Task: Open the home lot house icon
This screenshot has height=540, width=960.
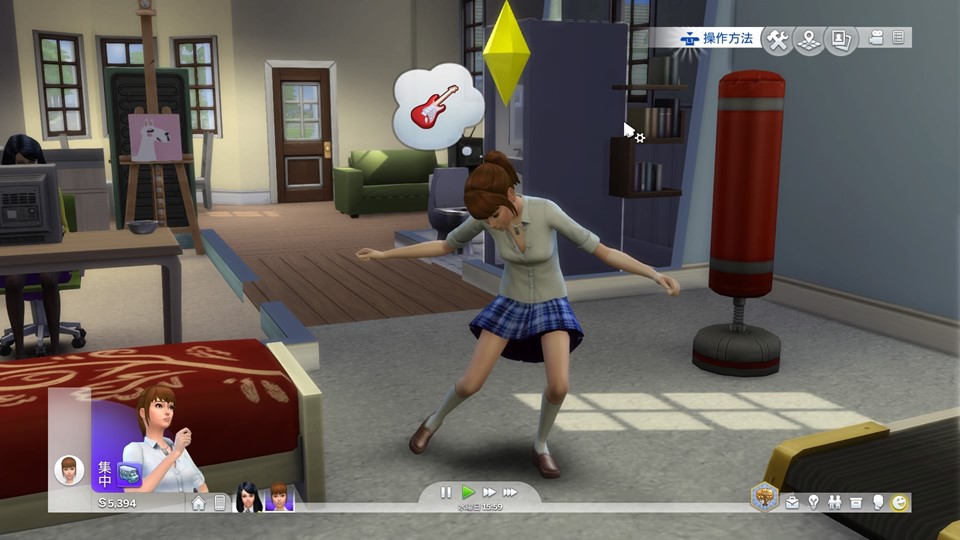Action: coord(198,503)
